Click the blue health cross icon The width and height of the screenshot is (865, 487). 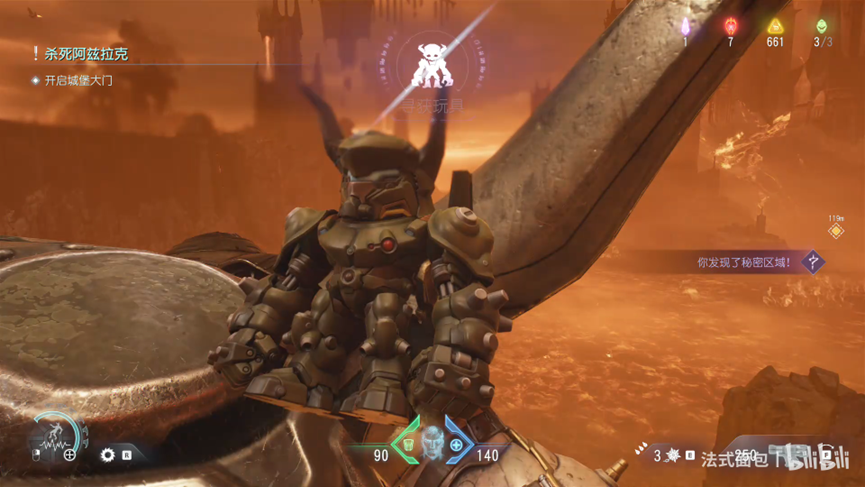457,444
